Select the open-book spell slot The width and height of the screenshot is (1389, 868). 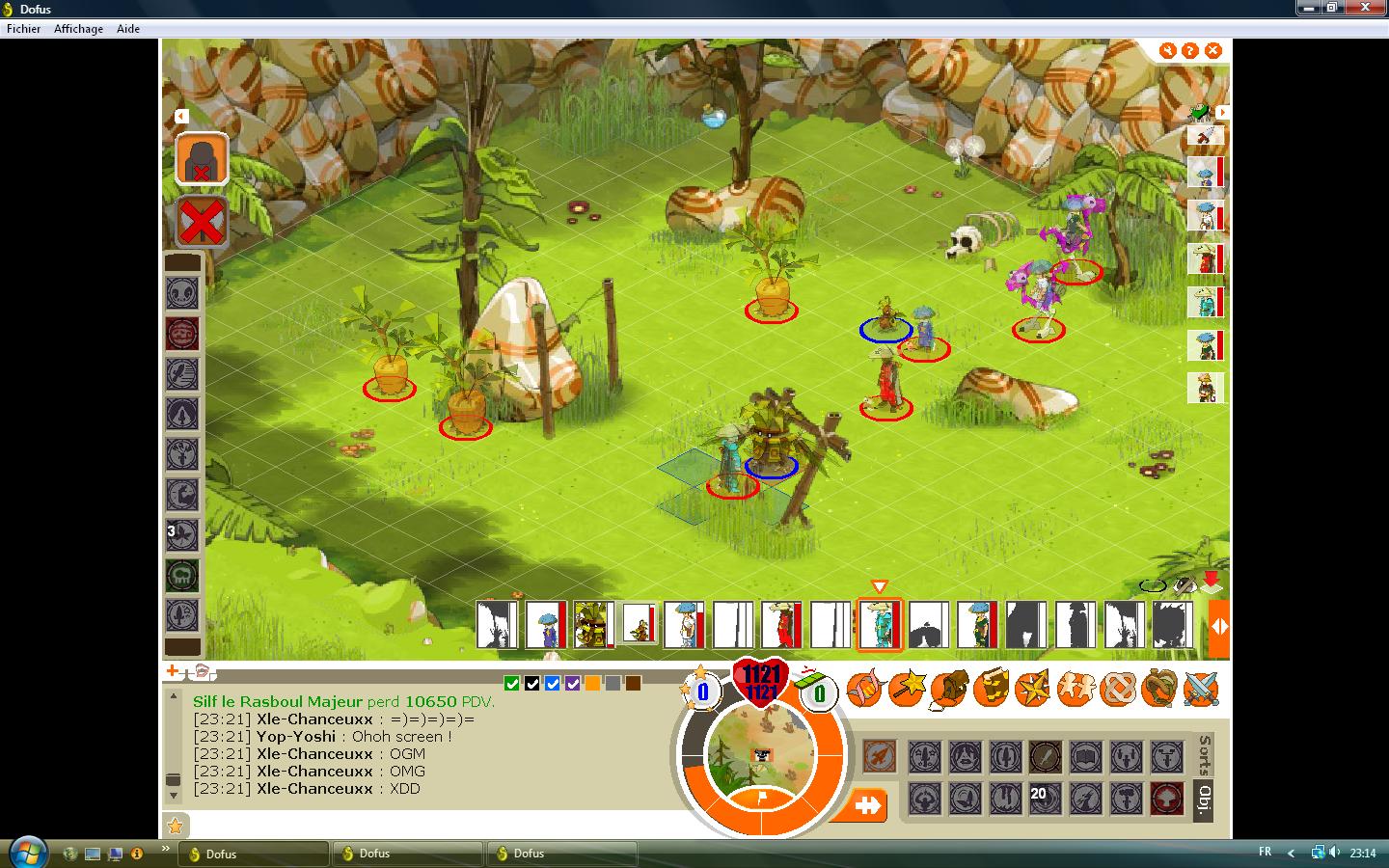point(1085,757)
